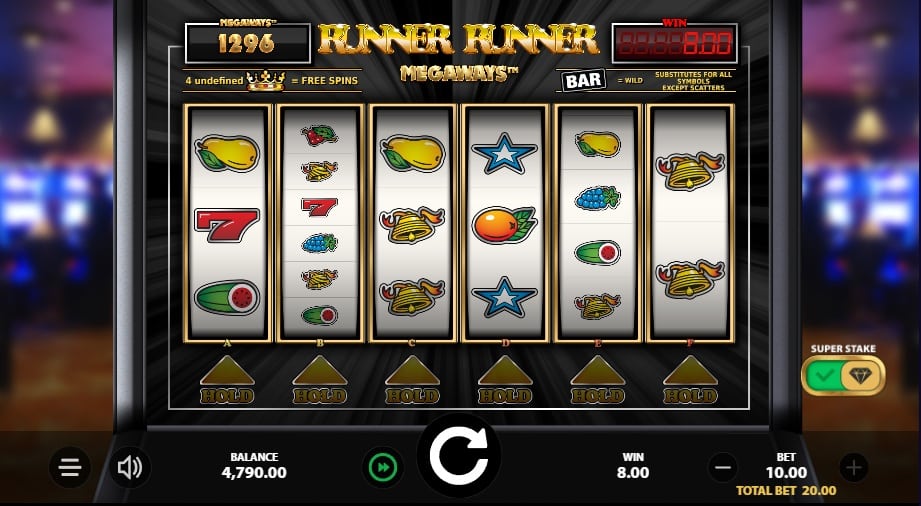Image resolution: width=921 pixels, height=506 pixels.
Task: Decrease the bet with the minus button
Action: point(723,467)
